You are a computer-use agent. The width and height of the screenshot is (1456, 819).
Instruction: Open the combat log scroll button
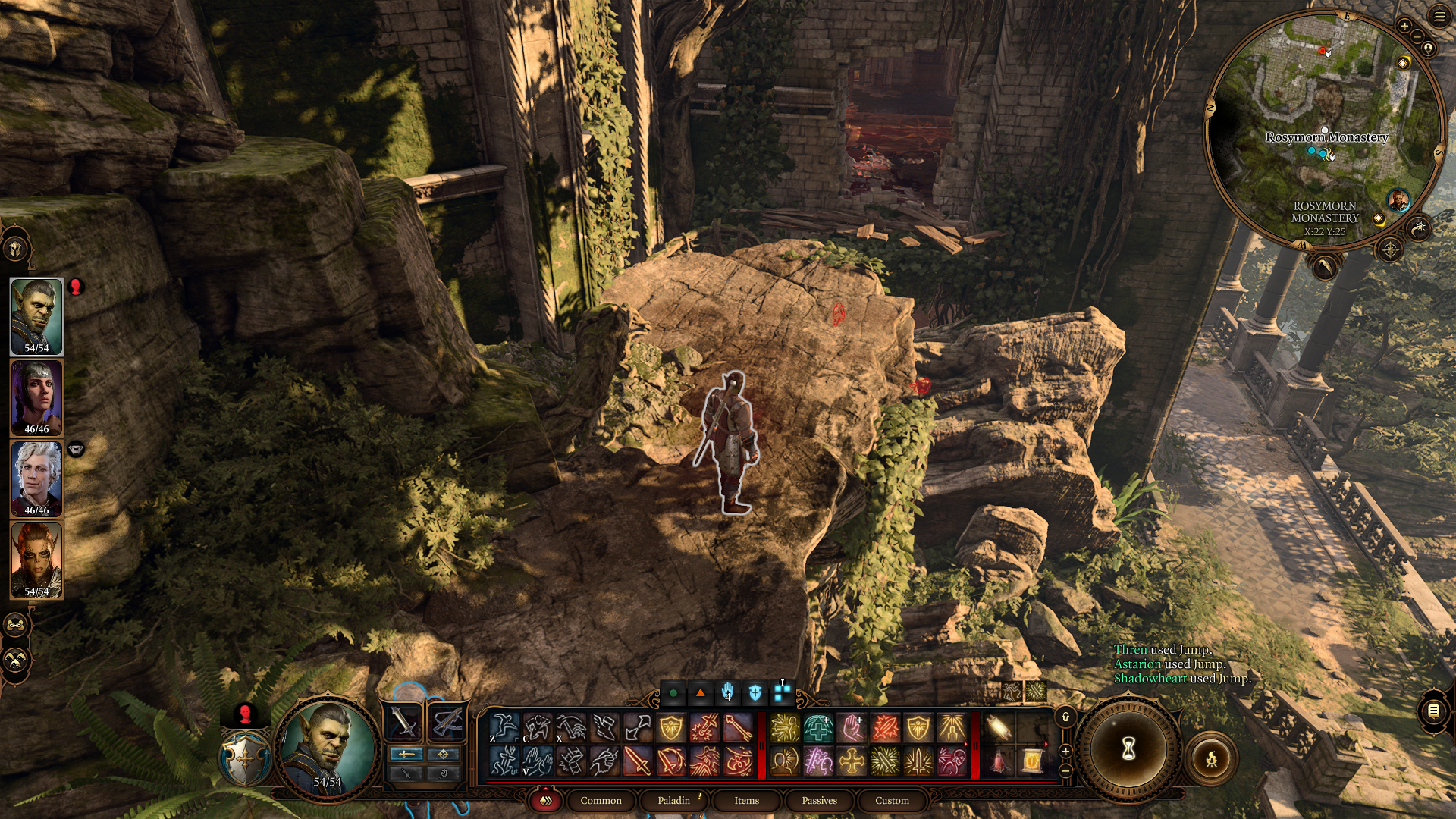[1433, 711]
